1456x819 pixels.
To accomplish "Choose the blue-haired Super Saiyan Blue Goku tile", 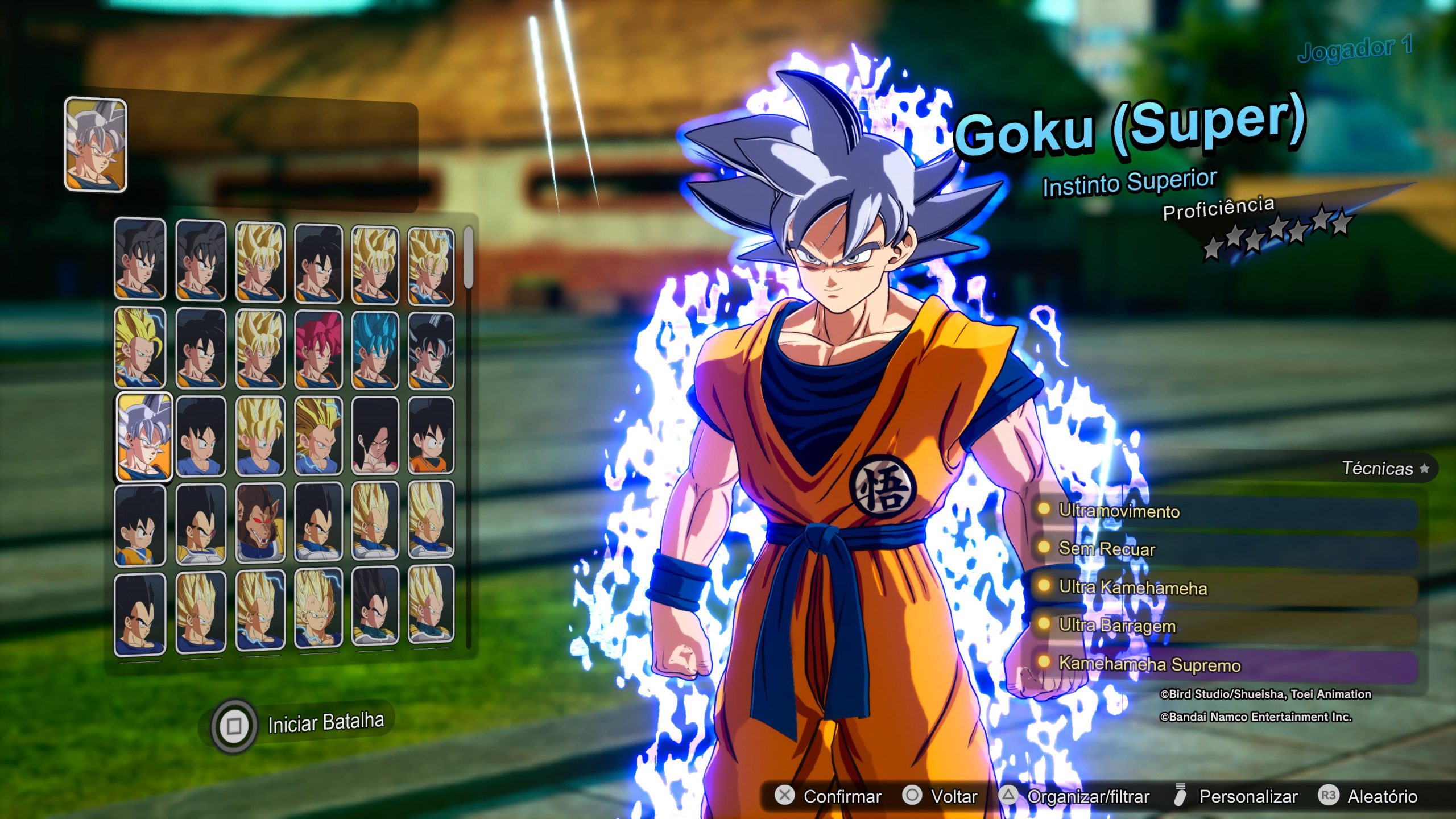I will (375, 349).
